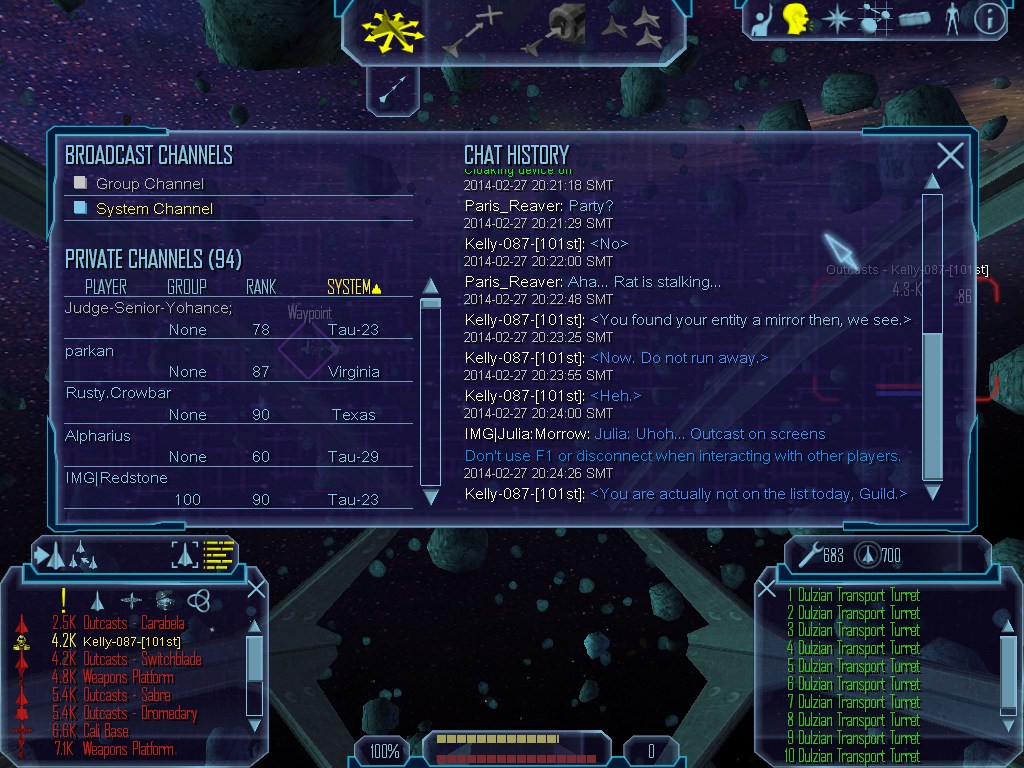Image resolution: width=1024 pixels, height=768 pixels.
Task: Open private channel with player parkan
Action: pos(90,351)
